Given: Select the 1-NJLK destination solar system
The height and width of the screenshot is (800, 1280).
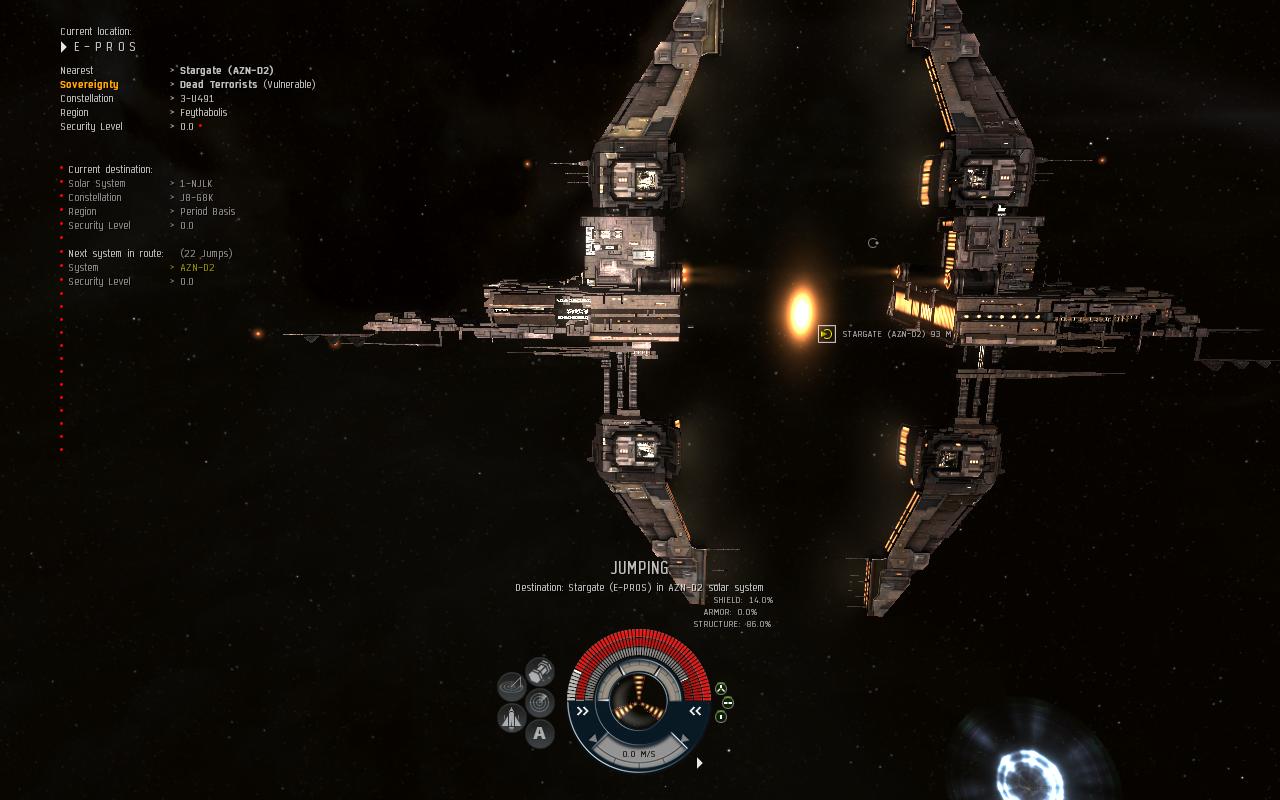Looking at the screenshot, I should [196, 184].
